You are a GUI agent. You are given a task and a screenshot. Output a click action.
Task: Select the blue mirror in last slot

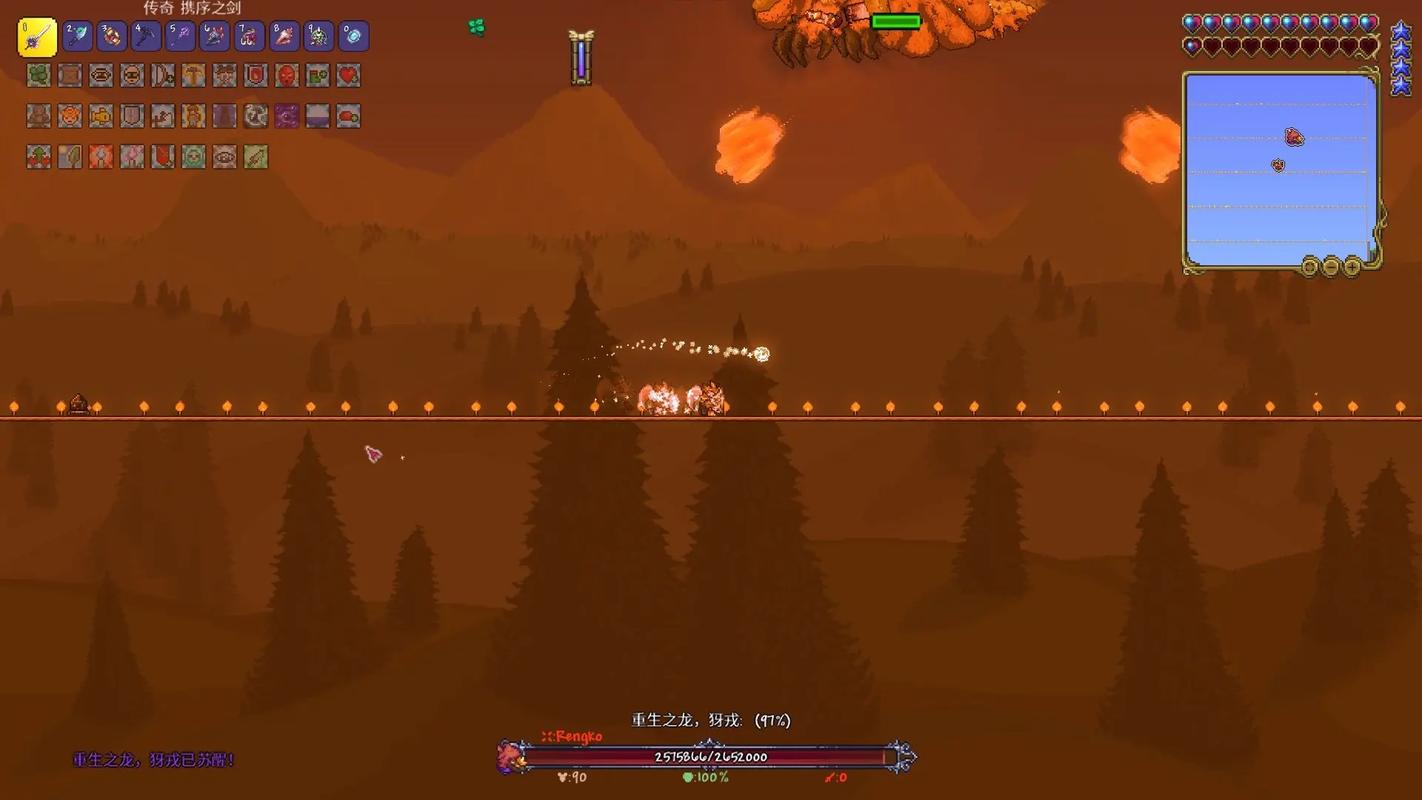[x=354, y=37]
